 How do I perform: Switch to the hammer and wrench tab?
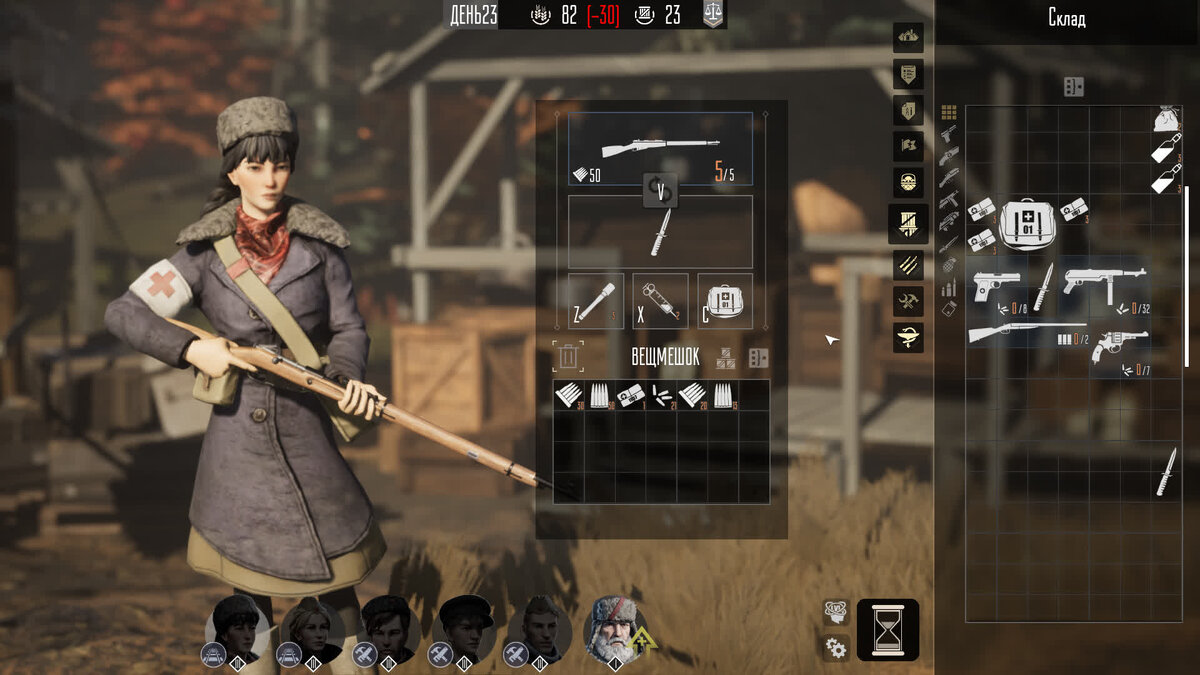pyautogui.click(x=909, y=300)
